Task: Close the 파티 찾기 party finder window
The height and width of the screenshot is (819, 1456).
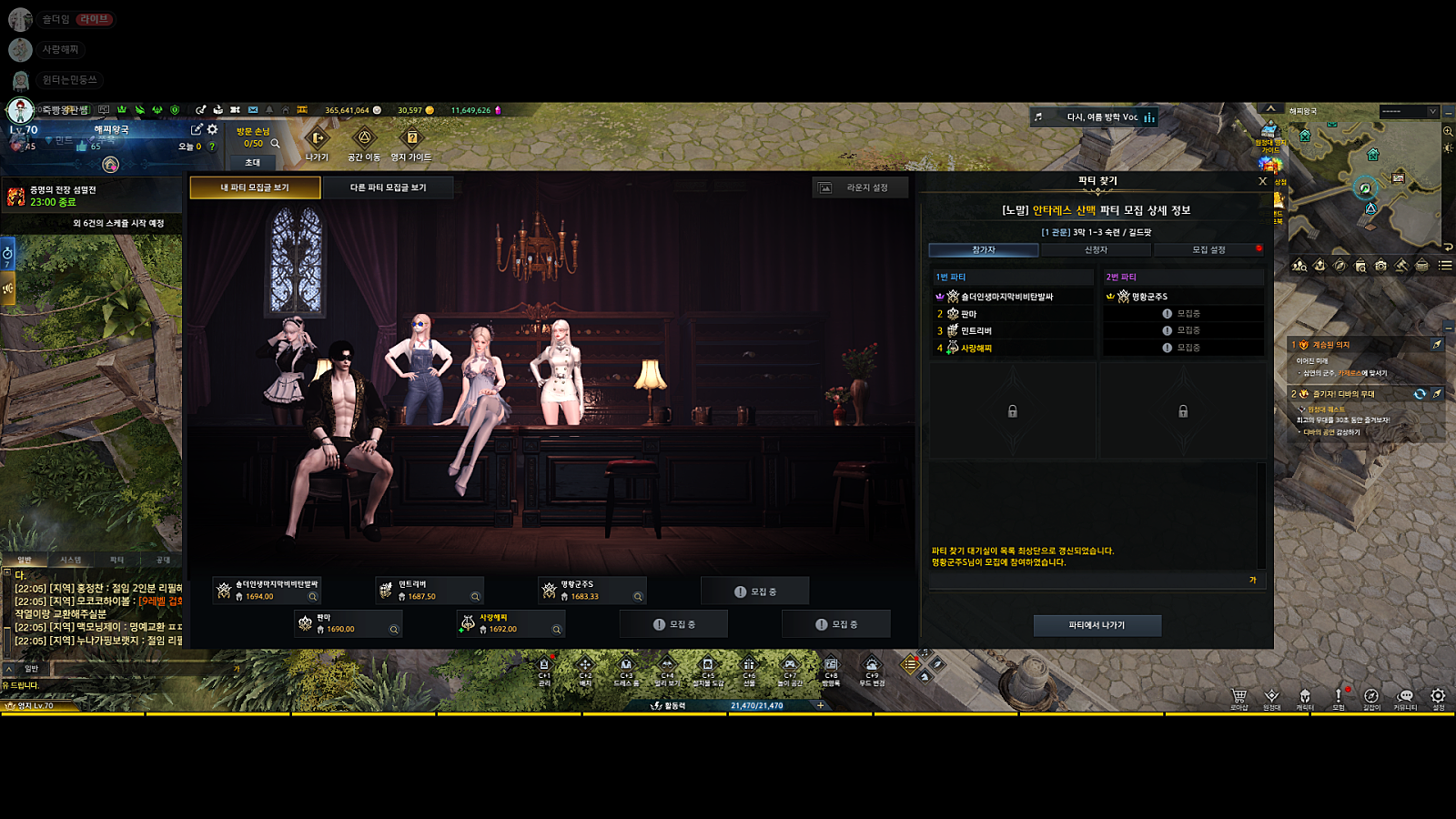Action: (1262, 181)
